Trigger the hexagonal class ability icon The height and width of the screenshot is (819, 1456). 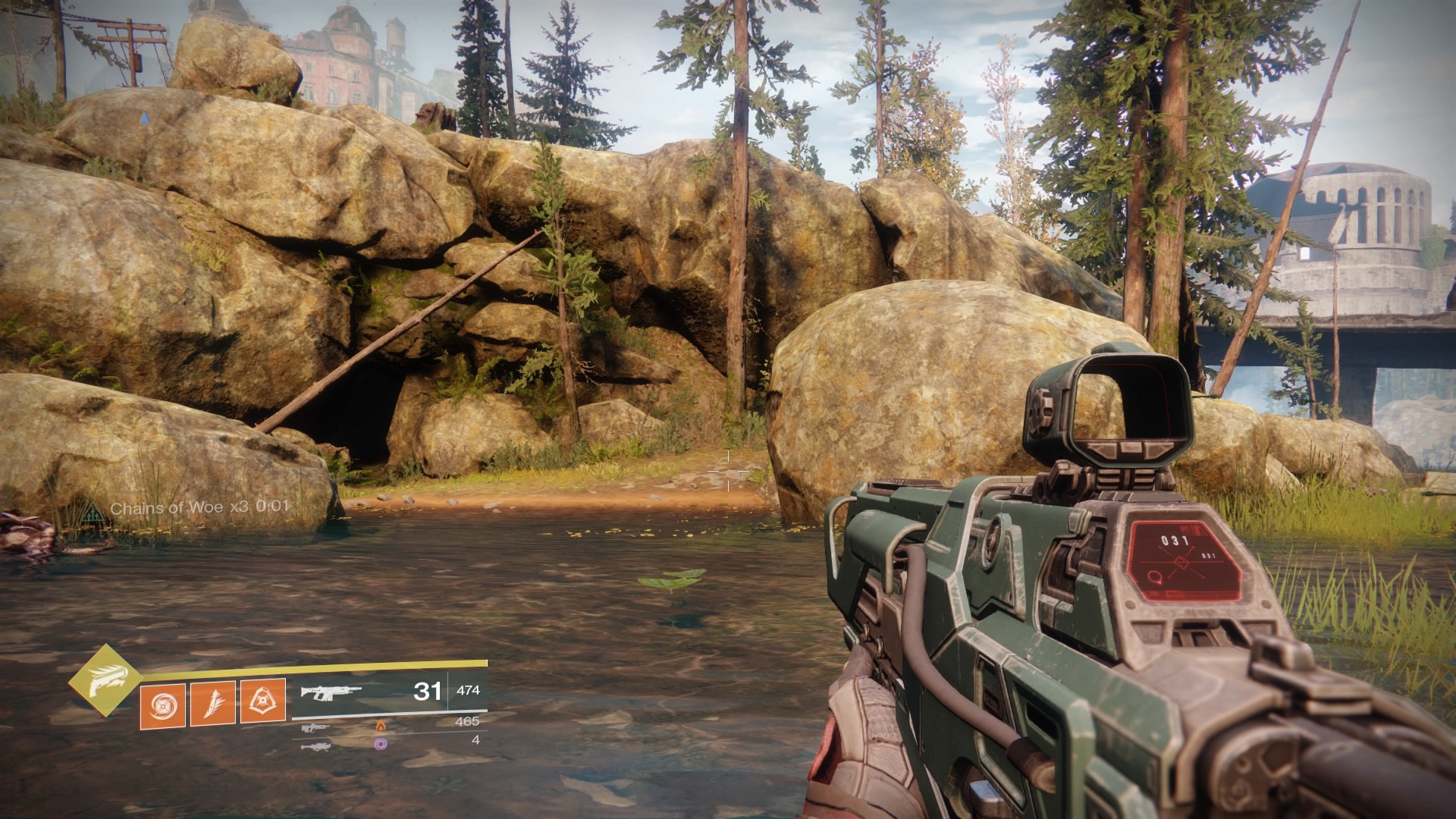tap(263, 701)
